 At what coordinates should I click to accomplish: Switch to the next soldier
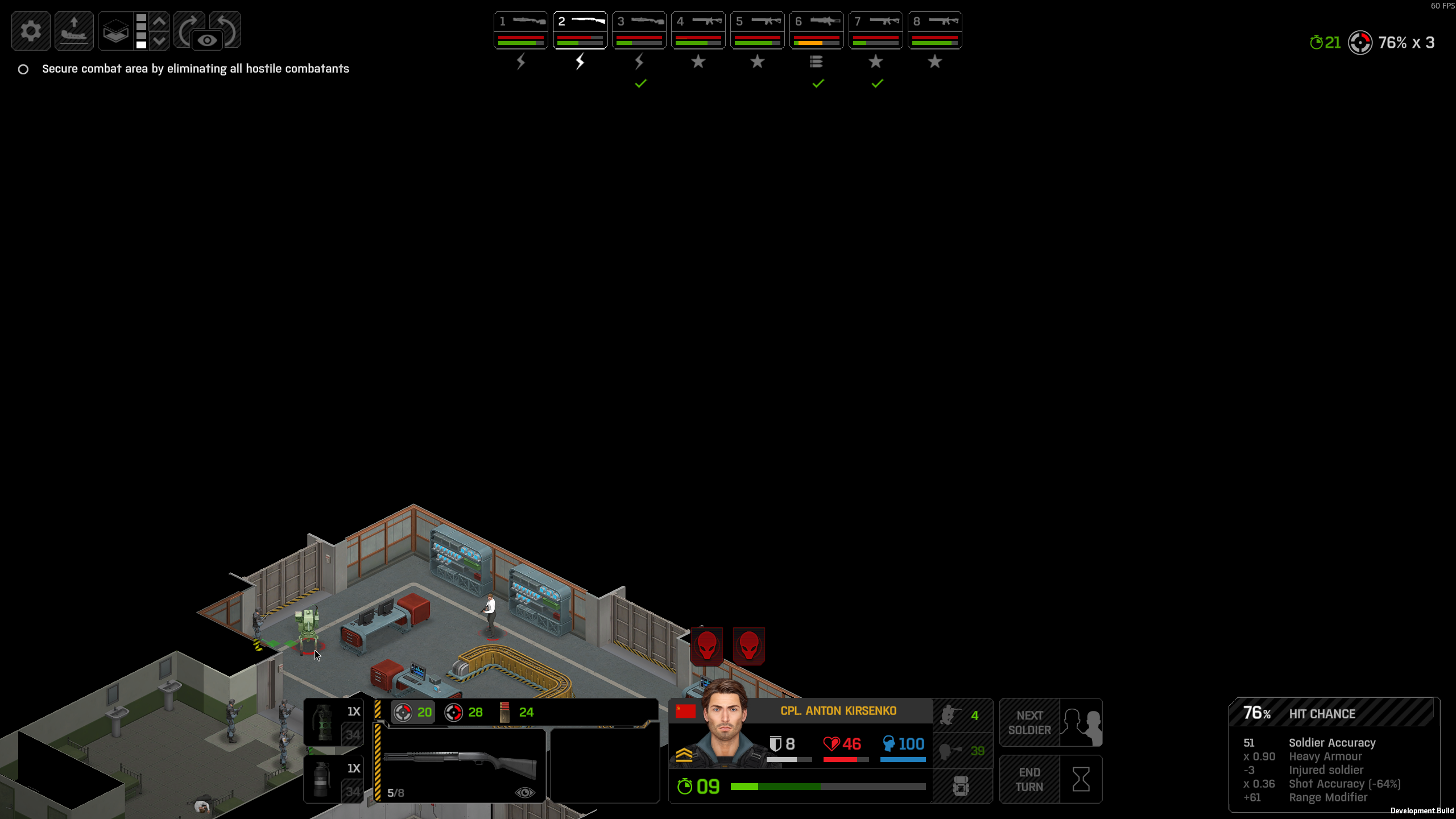(1050, 722)
